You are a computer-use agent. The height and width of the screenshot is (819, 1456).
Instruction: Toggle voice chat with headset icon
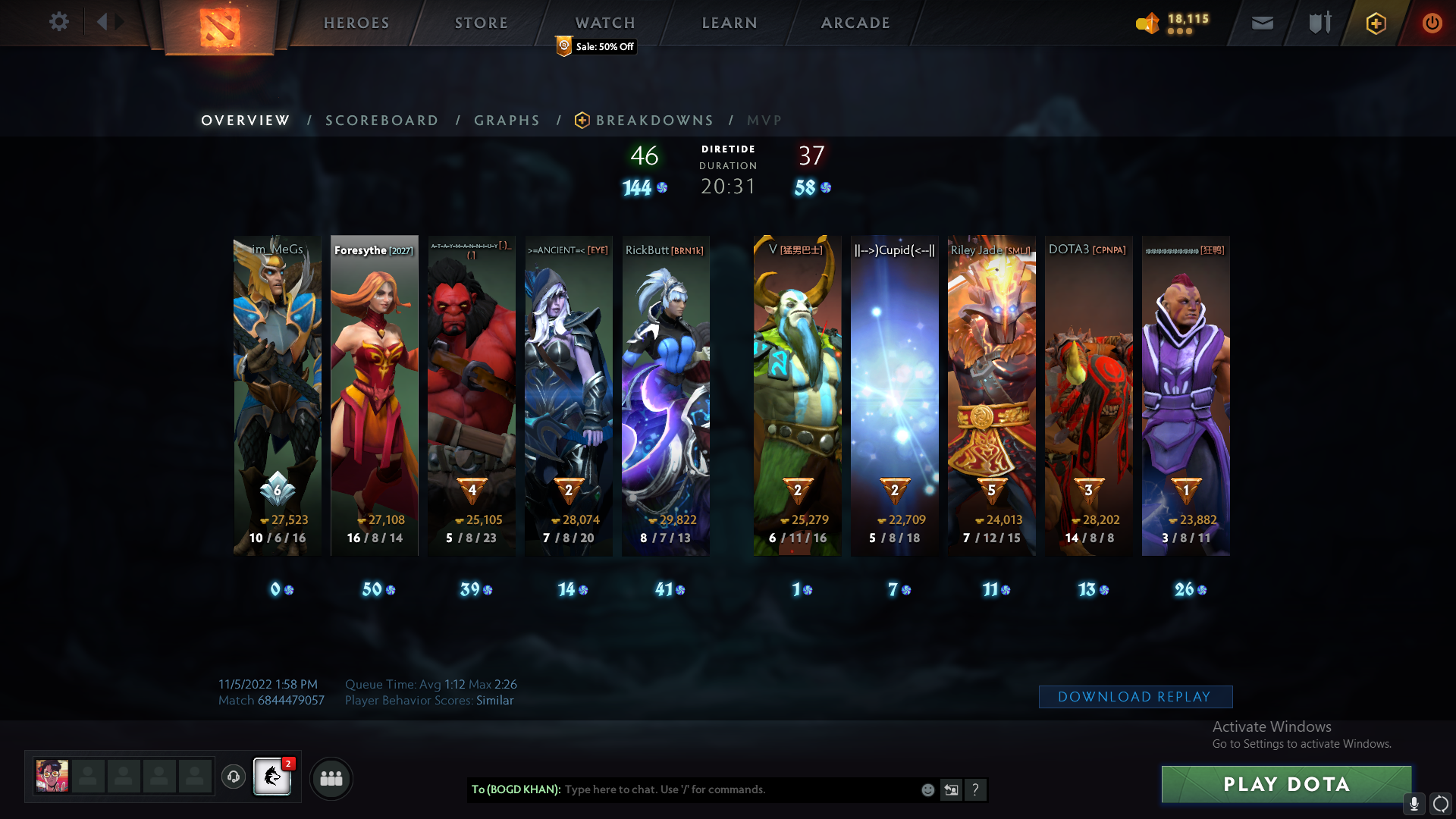pyautogui.click(x=233, y=778)
